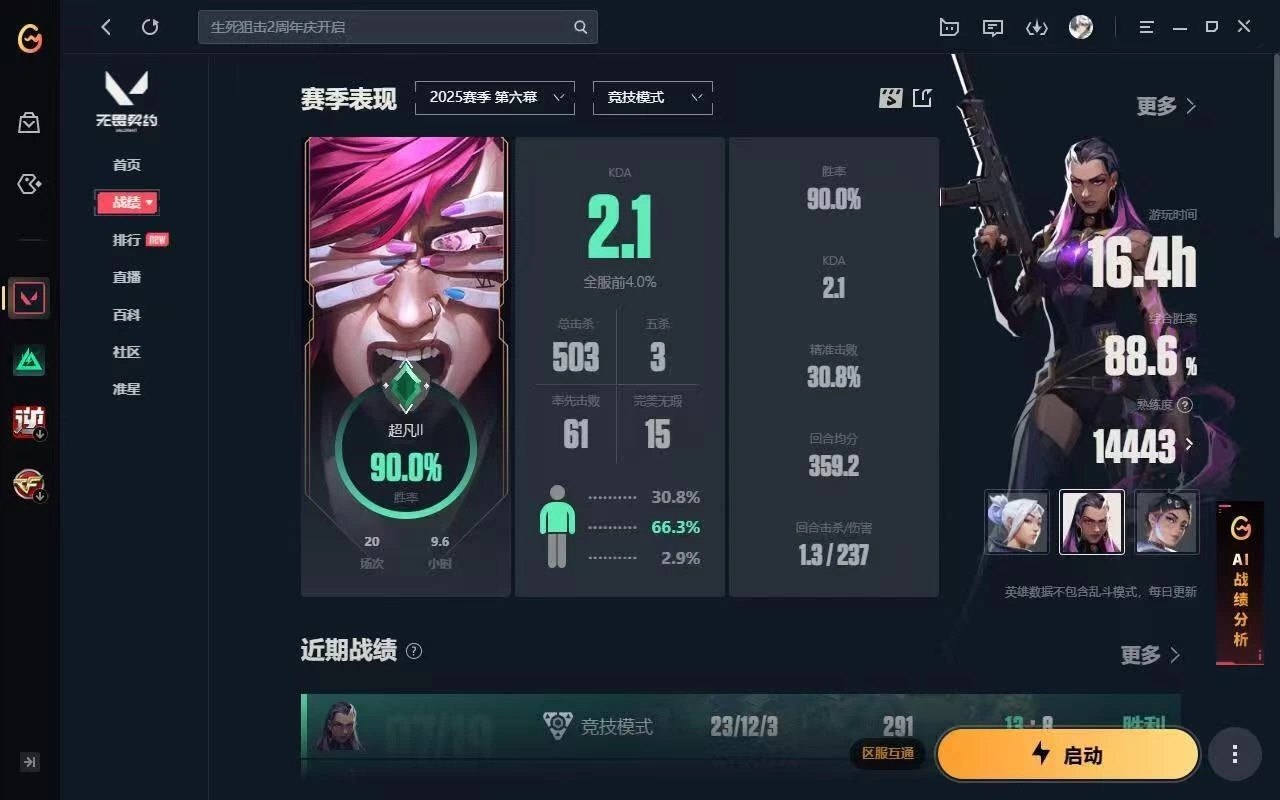The width and height of the screenshot is (1280, 800).
Task: Select the 社区 navigation entry
Action: (126, 352)
